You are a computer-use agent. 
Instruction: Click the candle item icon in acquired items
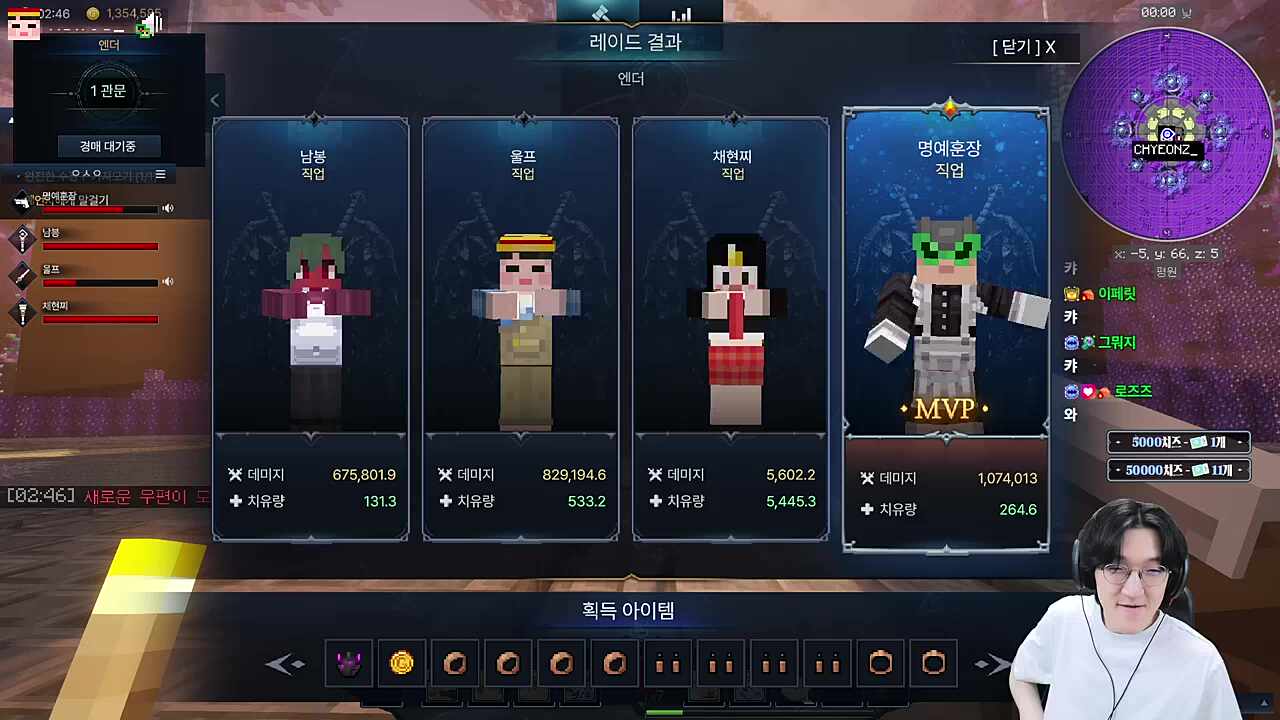[x=668, y=663]
